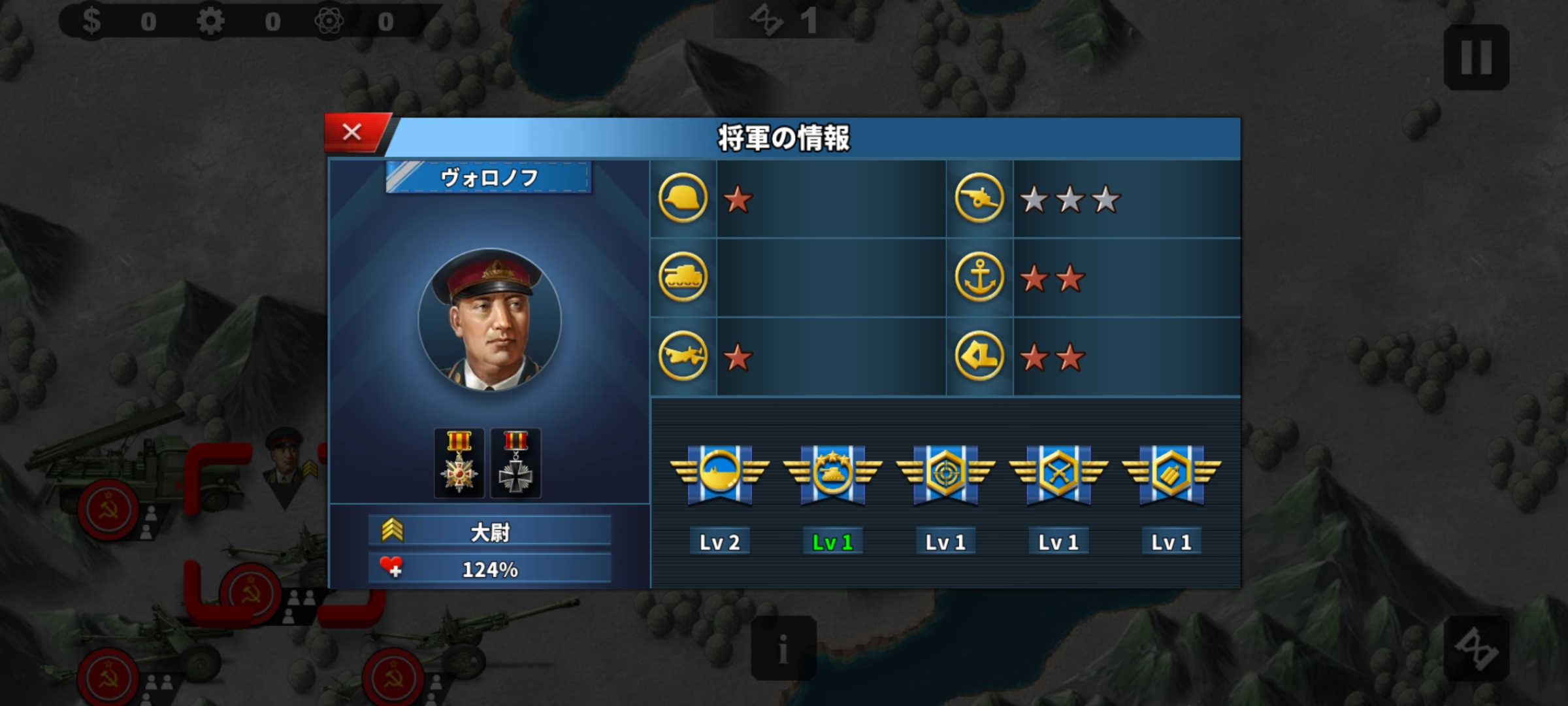Open the info button at bottom

[783, 648]
